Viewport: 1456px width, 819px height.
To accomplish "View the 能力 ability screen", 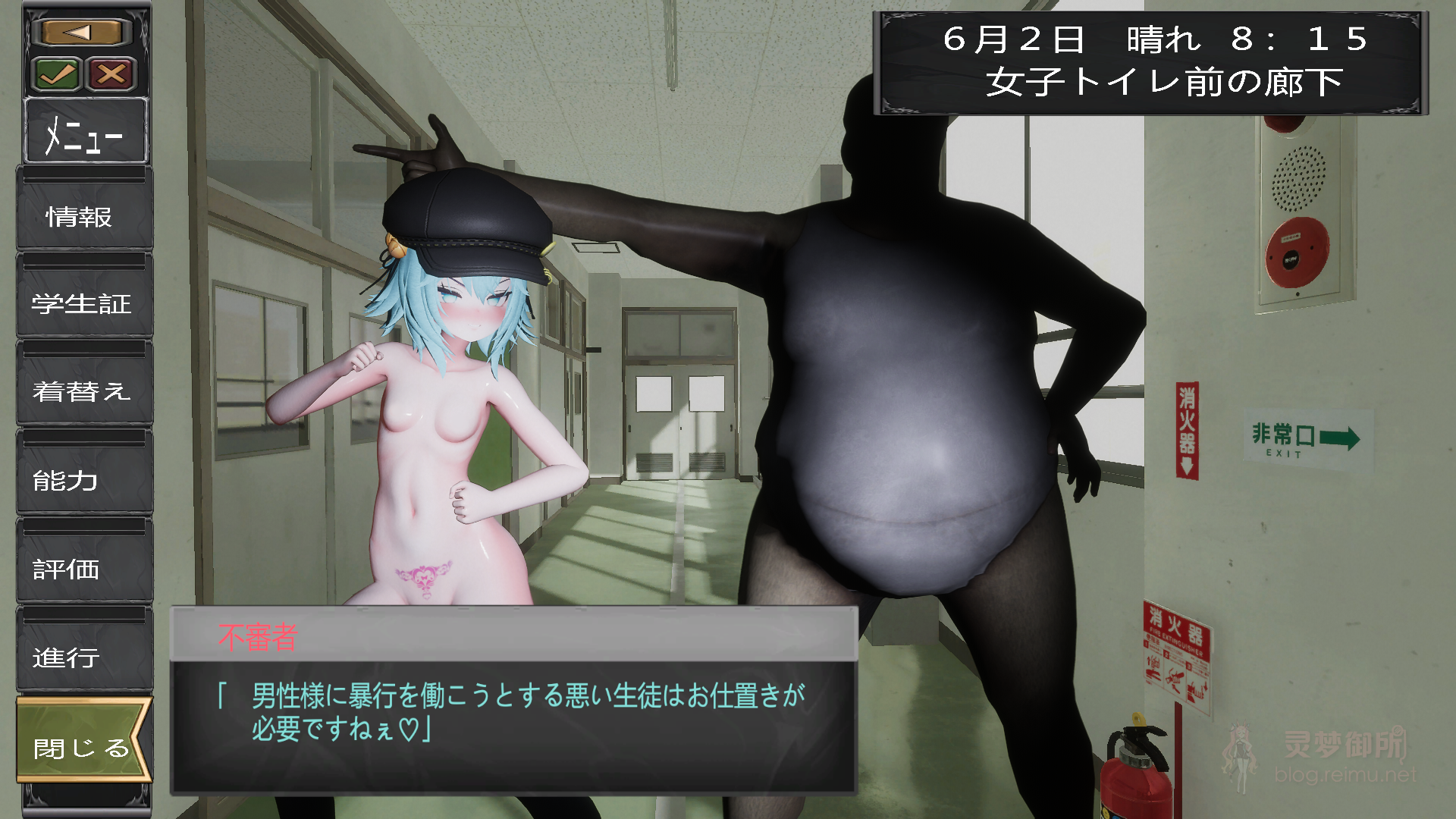I will pyautogui.click(x=64, y=481).
